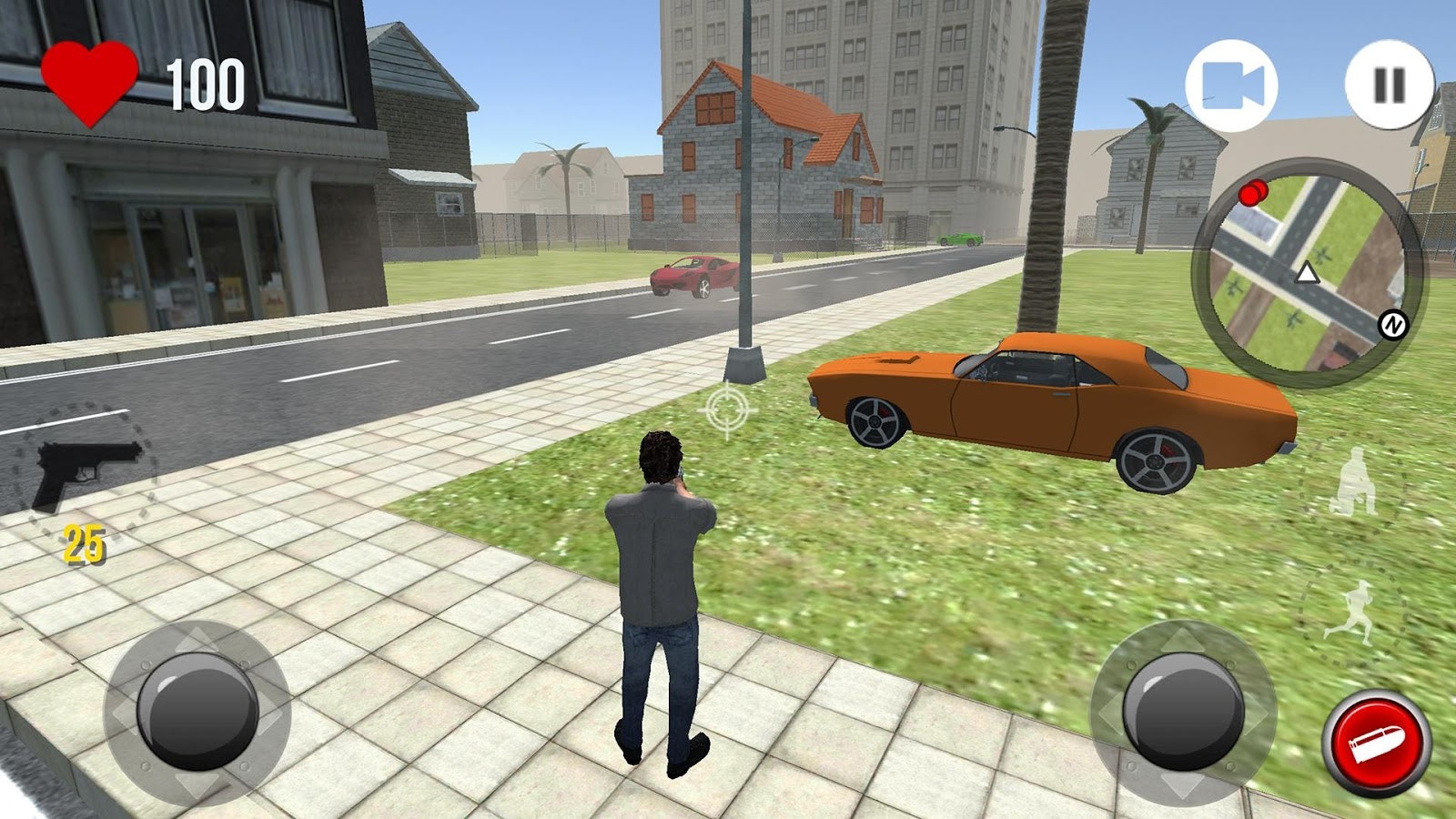1456x819 pixels.
Task: Tap the red enemy blip on the minimap
Action: tap(1253, 193)
